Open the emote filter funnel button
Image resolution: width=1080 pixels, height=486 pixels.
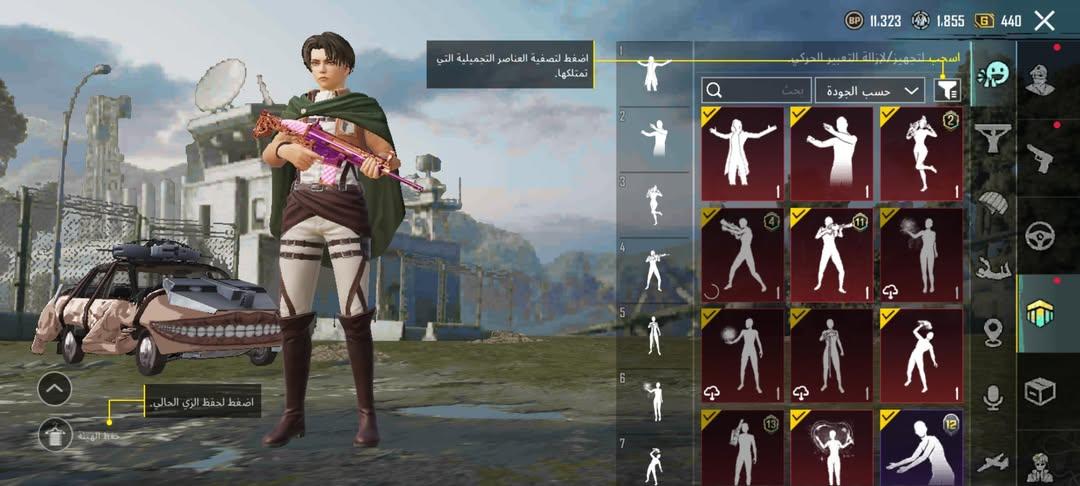point(946,90)
